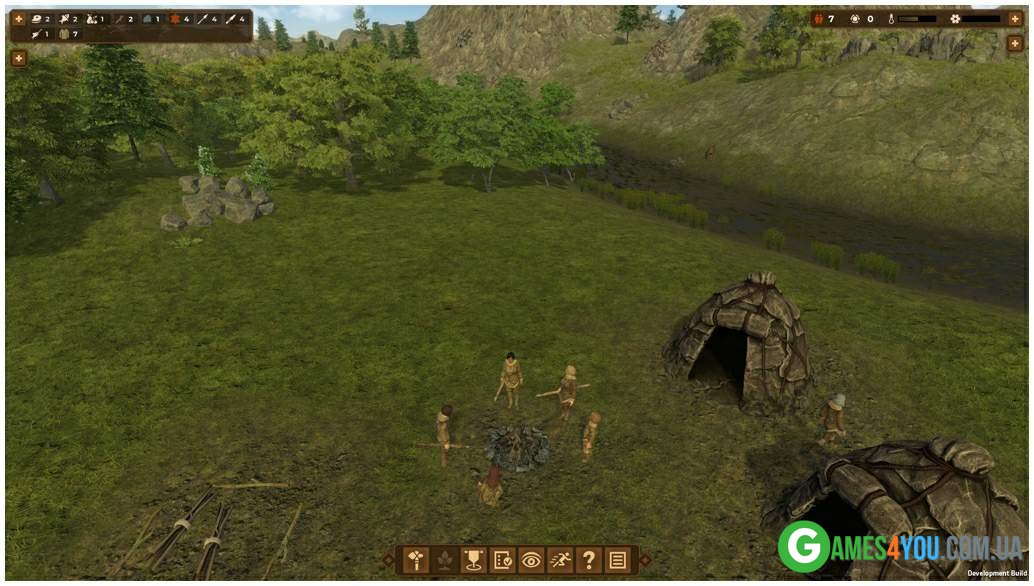Click the left diamond end of the bottom toolbar

coord(389,560)
